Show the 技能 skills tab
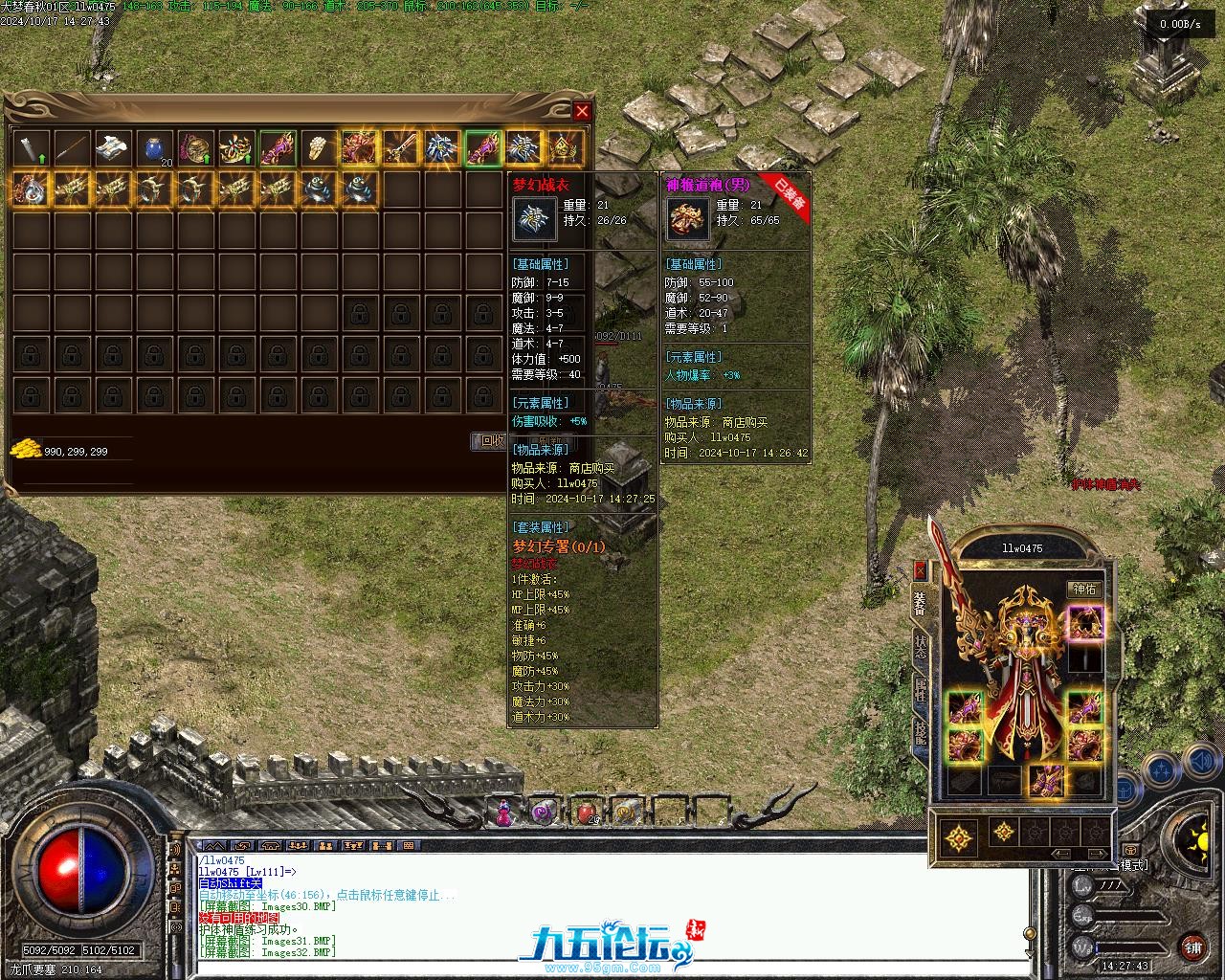This screenshot has width=1225, height=980. tap(921, 732)
